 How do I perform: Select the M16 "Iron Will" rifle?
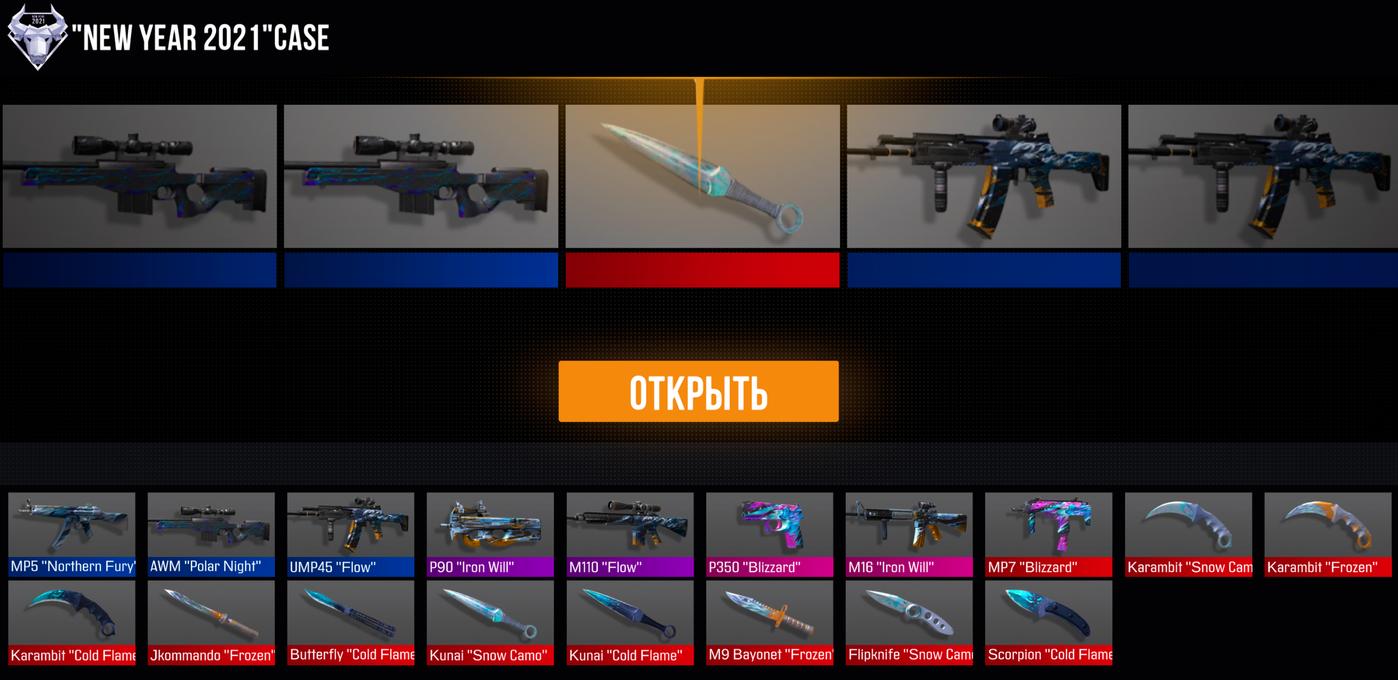909,534
